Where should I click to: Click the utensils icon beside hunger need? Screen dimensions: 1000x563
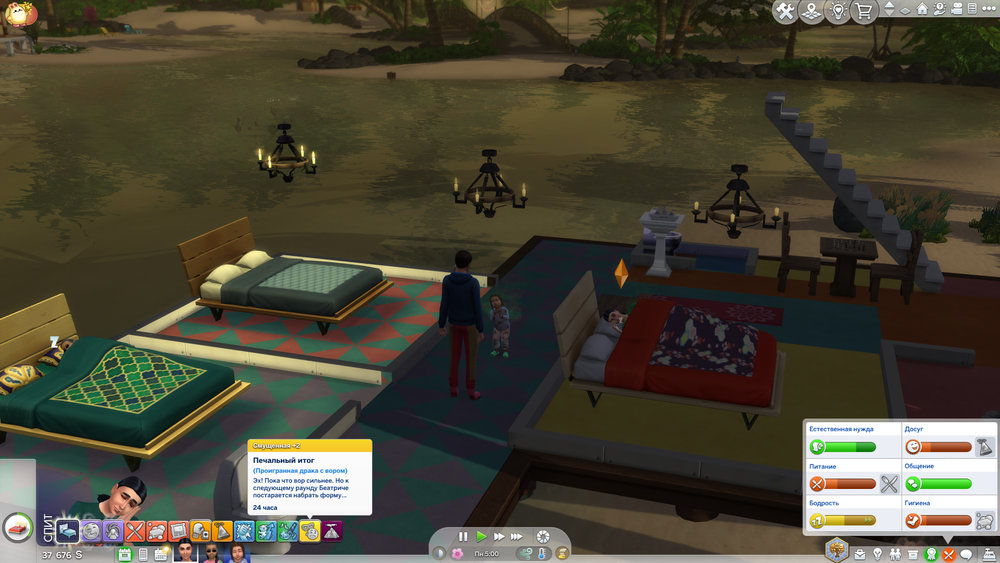pos(890,485)
